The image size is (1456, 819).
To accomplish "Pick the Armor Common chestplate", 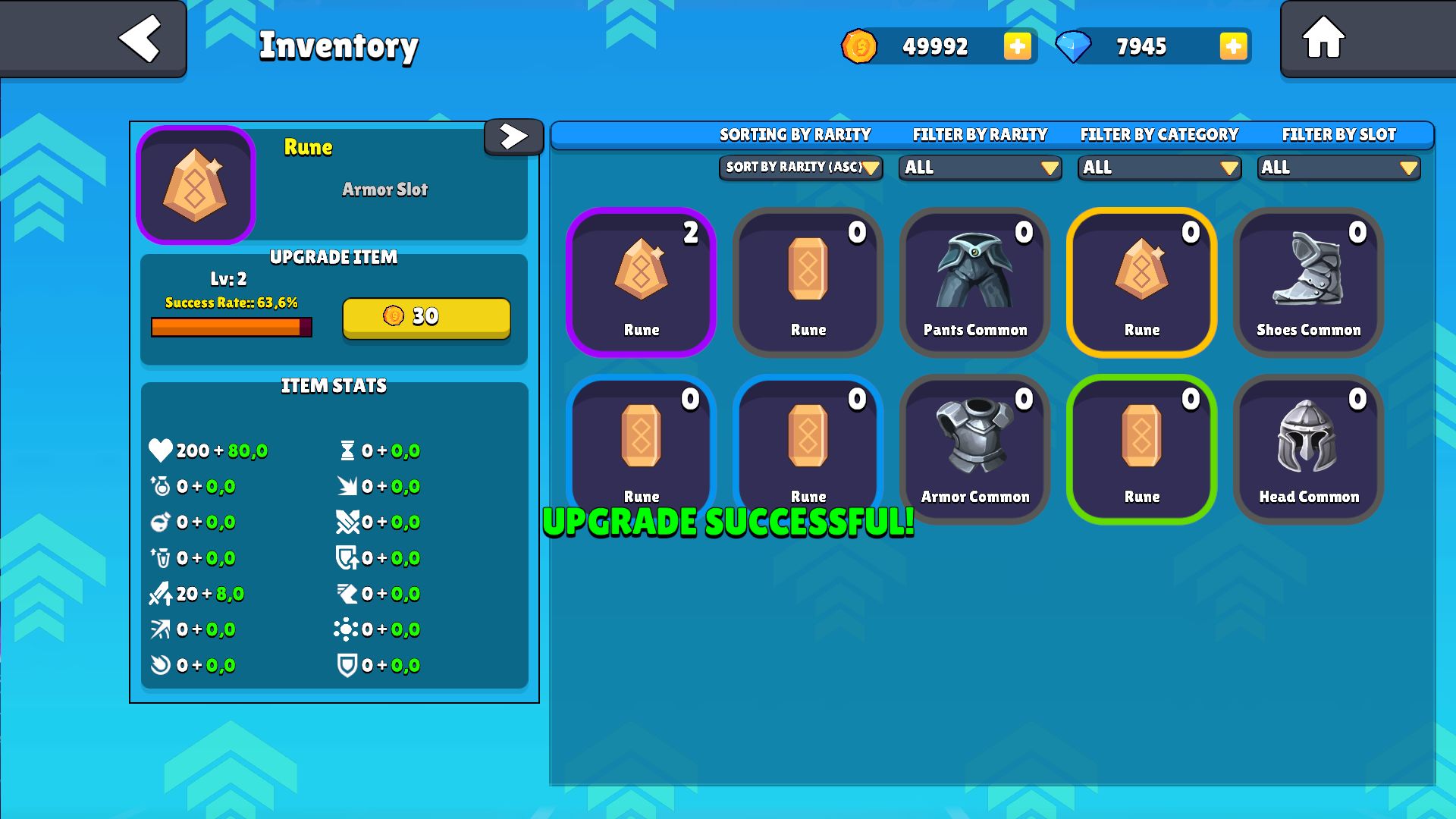I will point(974,449).
